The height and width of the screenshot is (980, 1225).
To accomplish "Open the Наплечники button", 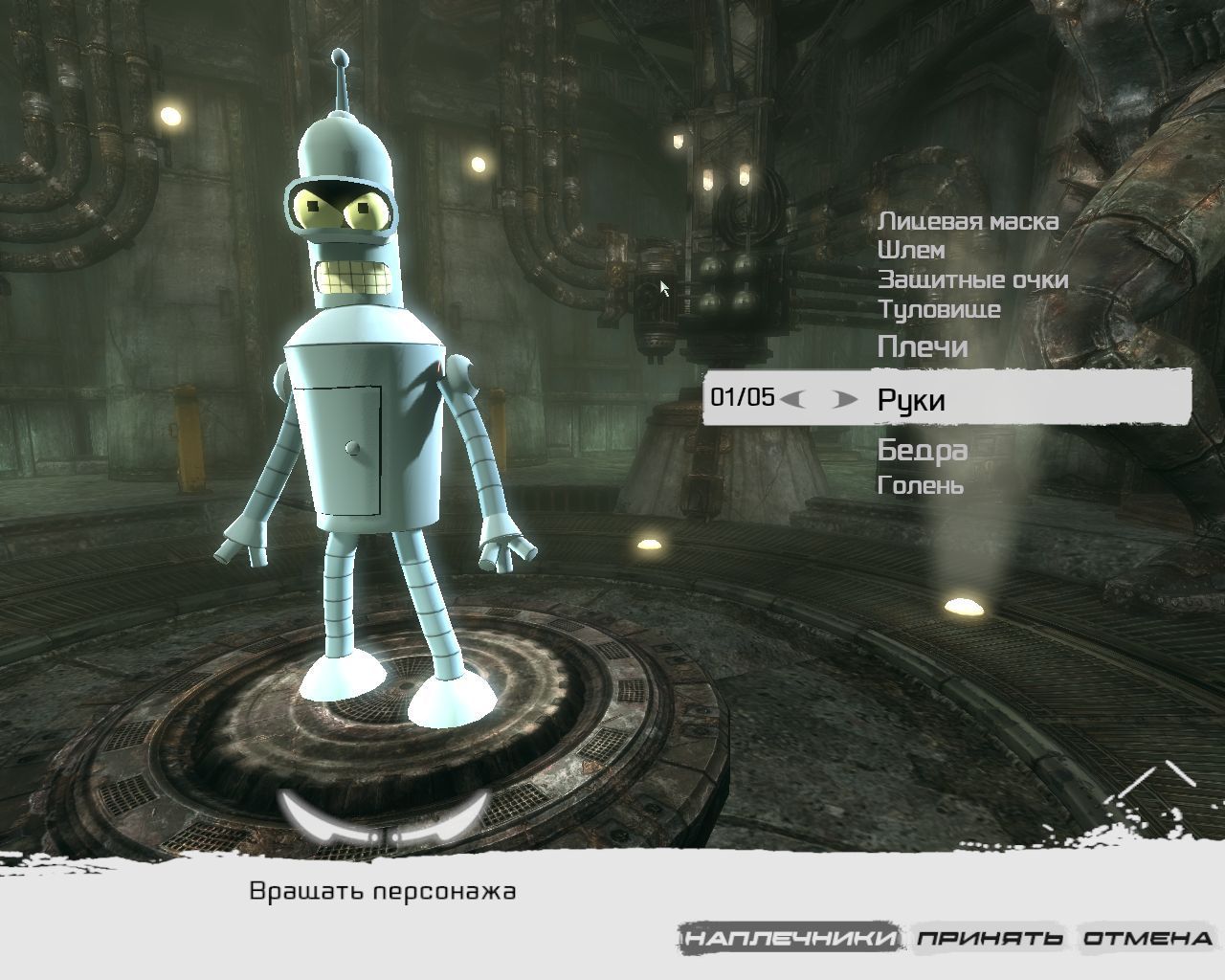I will coord(791,938).
